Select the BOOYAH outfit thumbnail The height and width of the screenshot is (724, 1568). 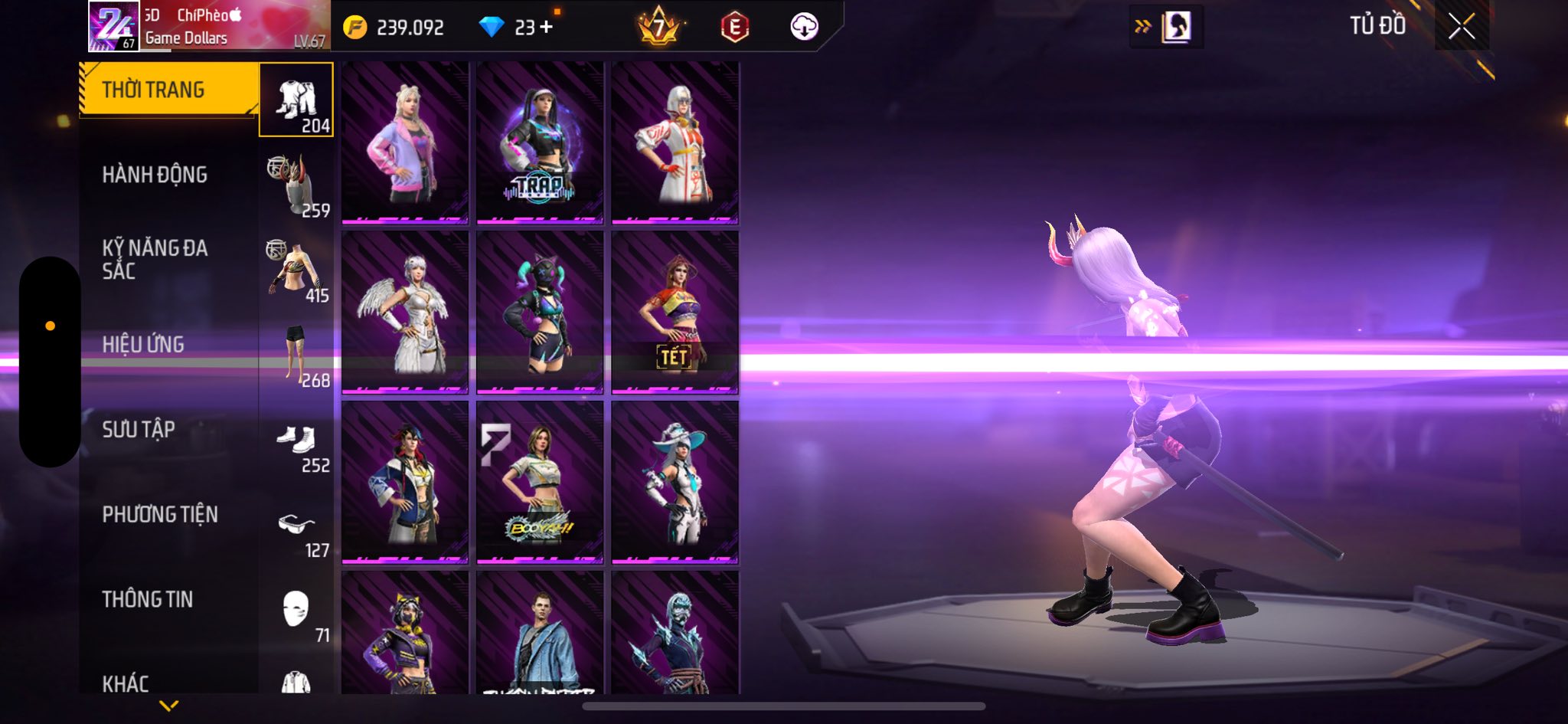click(x=540, y=483)
